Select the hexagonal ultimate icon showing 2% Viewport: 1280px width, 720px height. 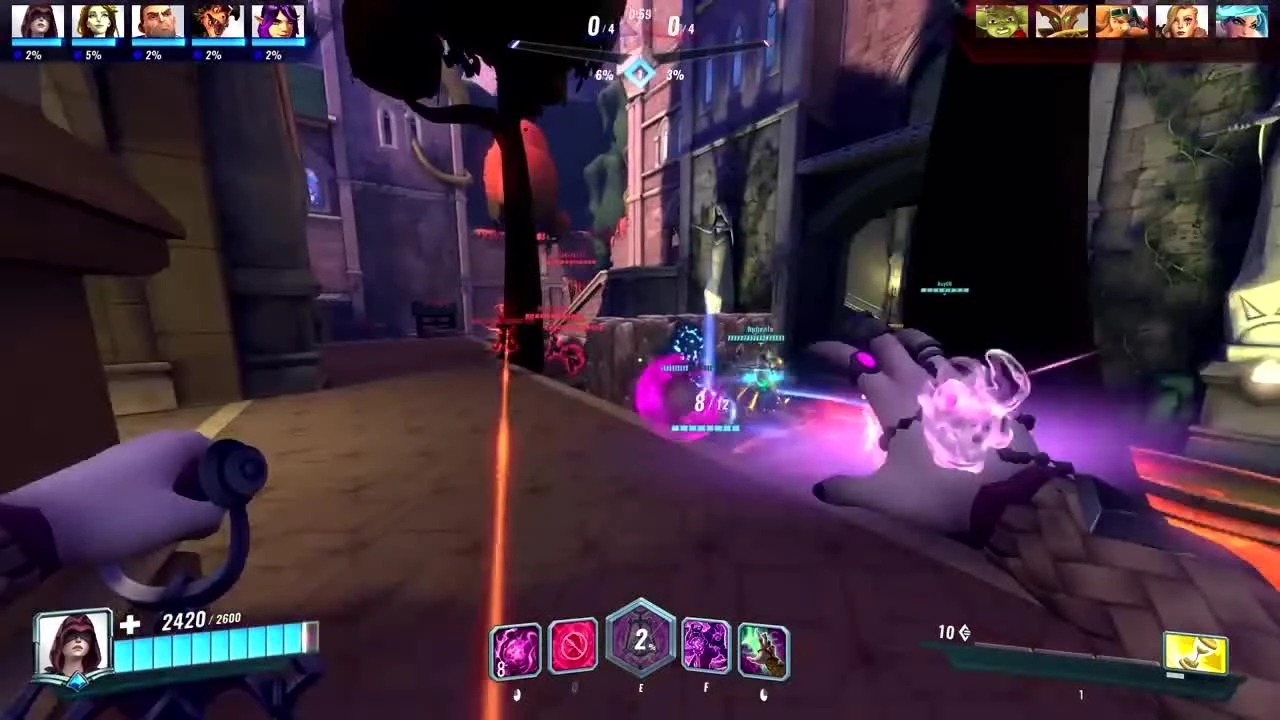641,643
